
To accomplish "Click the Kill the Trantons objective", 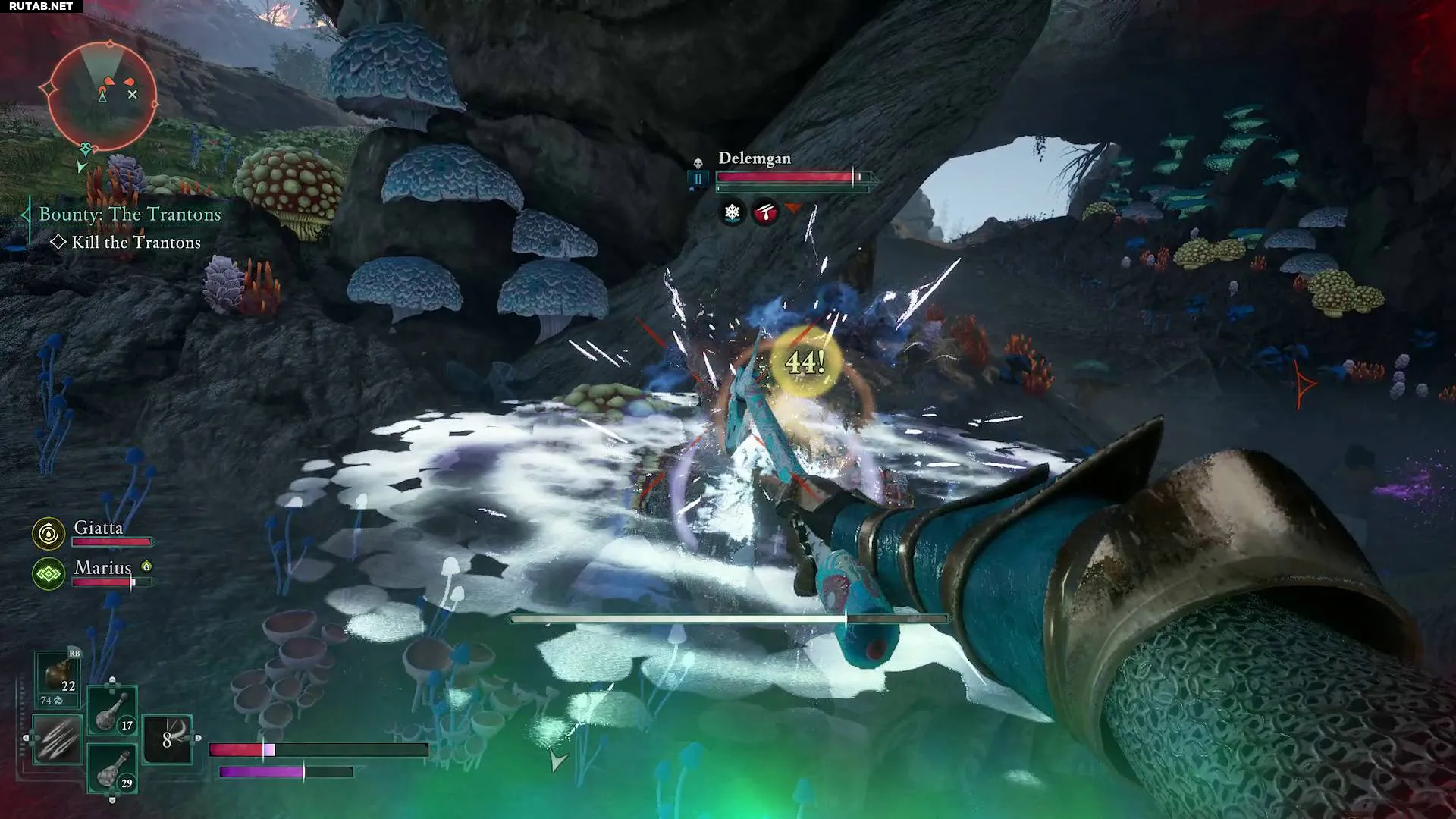I will pyautogui.click(x=136, y=243).
